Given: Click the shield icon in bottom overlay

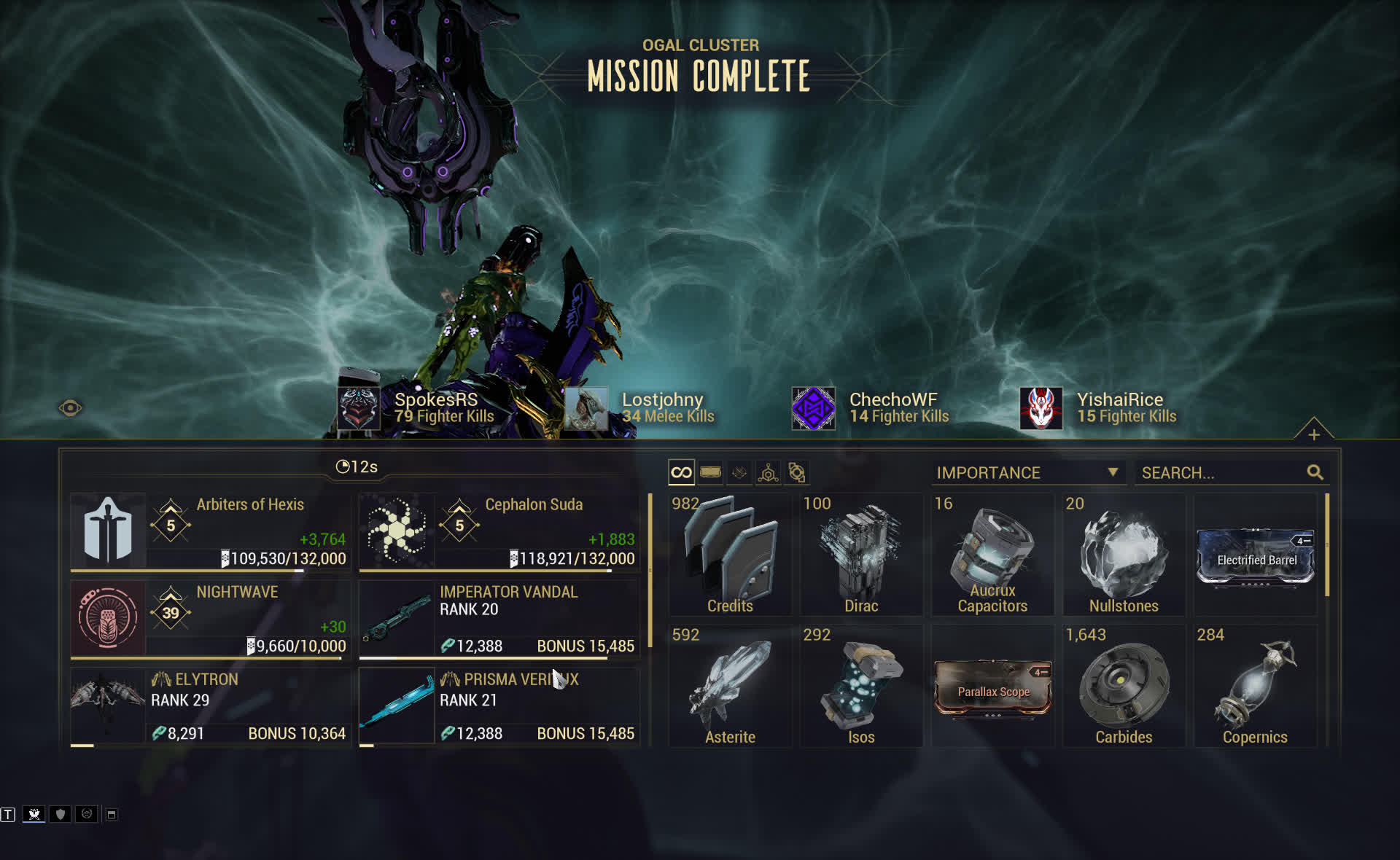Looking at the screenshot, I should (x=61, y=814).
